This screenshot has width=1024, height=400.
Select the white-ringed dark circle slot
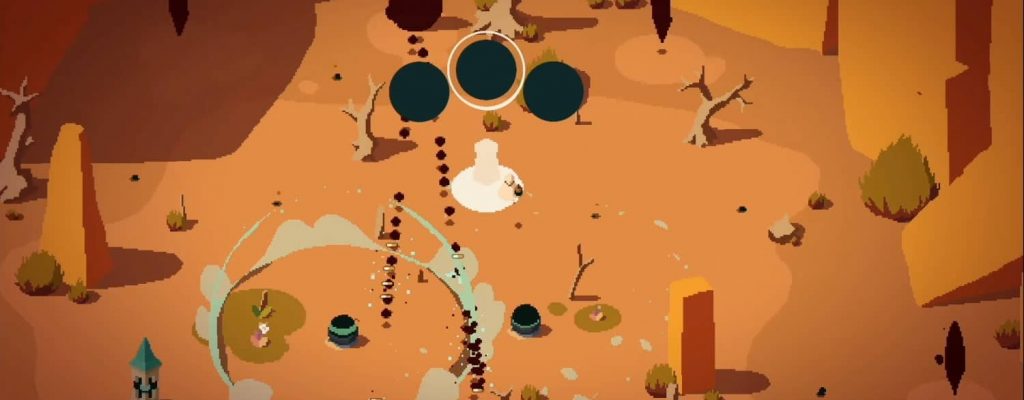tap(487, 70)
